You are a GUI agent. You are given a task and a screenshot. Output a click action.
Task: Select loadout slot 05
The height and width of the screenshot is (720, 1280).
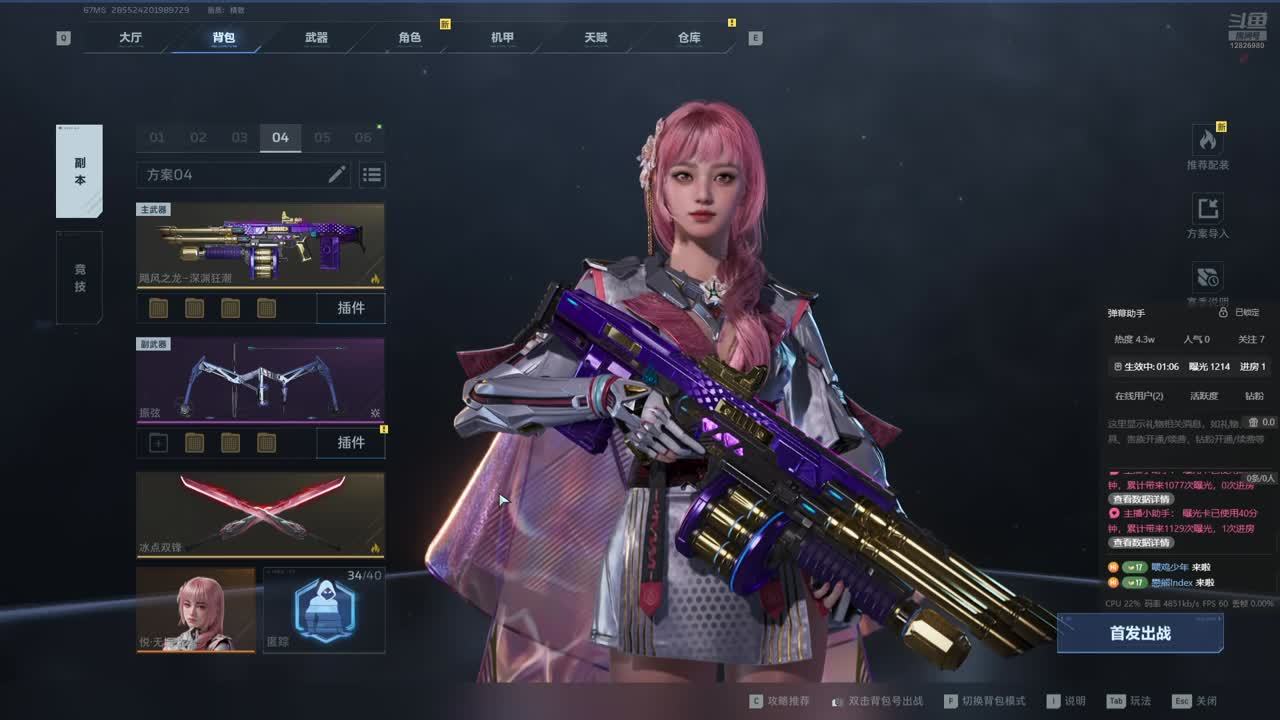(x=322, y=138)
